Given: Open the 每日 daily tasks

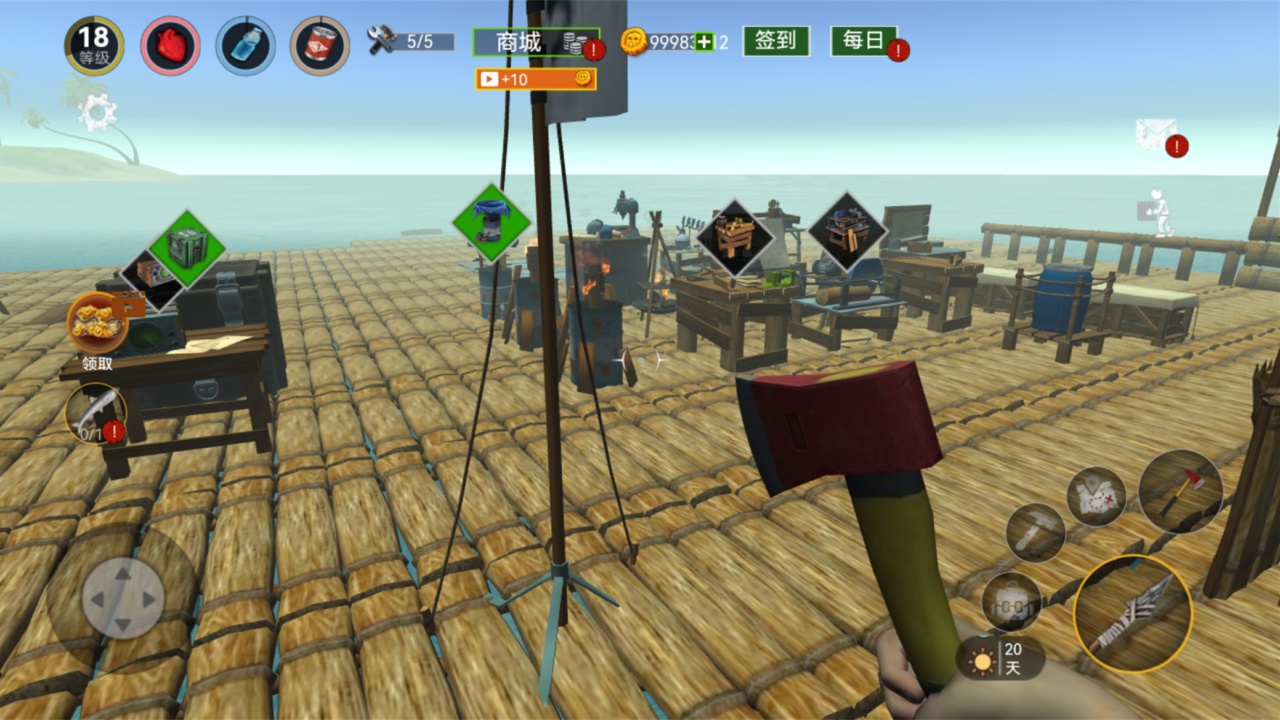Looking at the screenshot, I should 863,41.
